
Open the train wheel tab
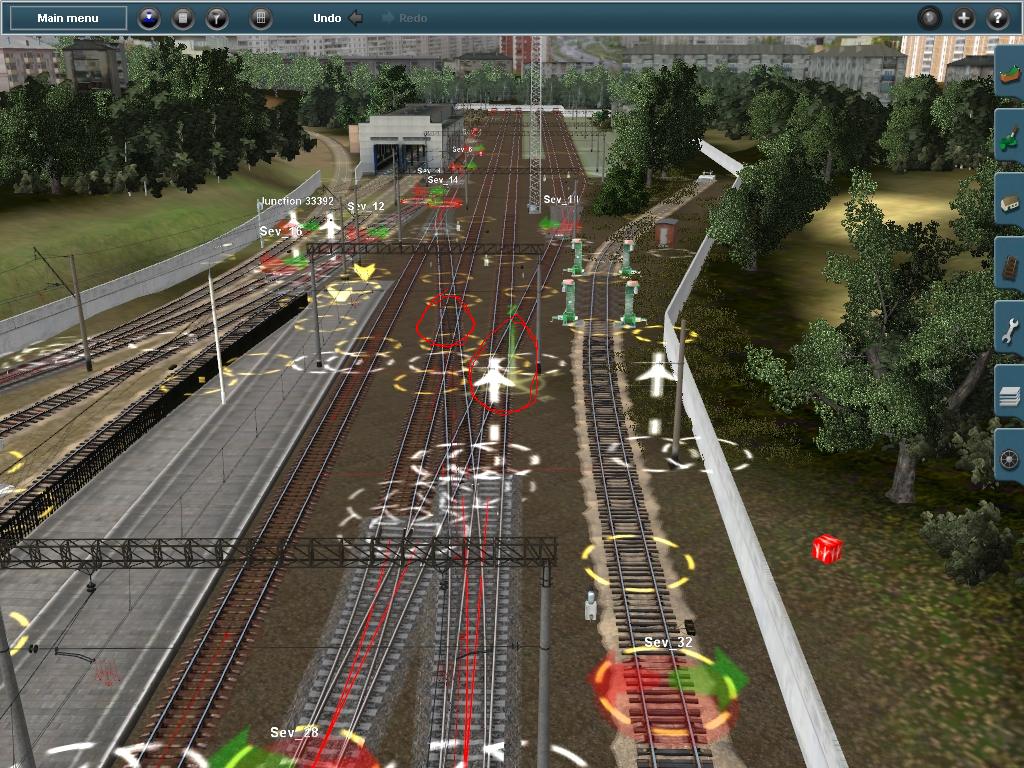1009,458
